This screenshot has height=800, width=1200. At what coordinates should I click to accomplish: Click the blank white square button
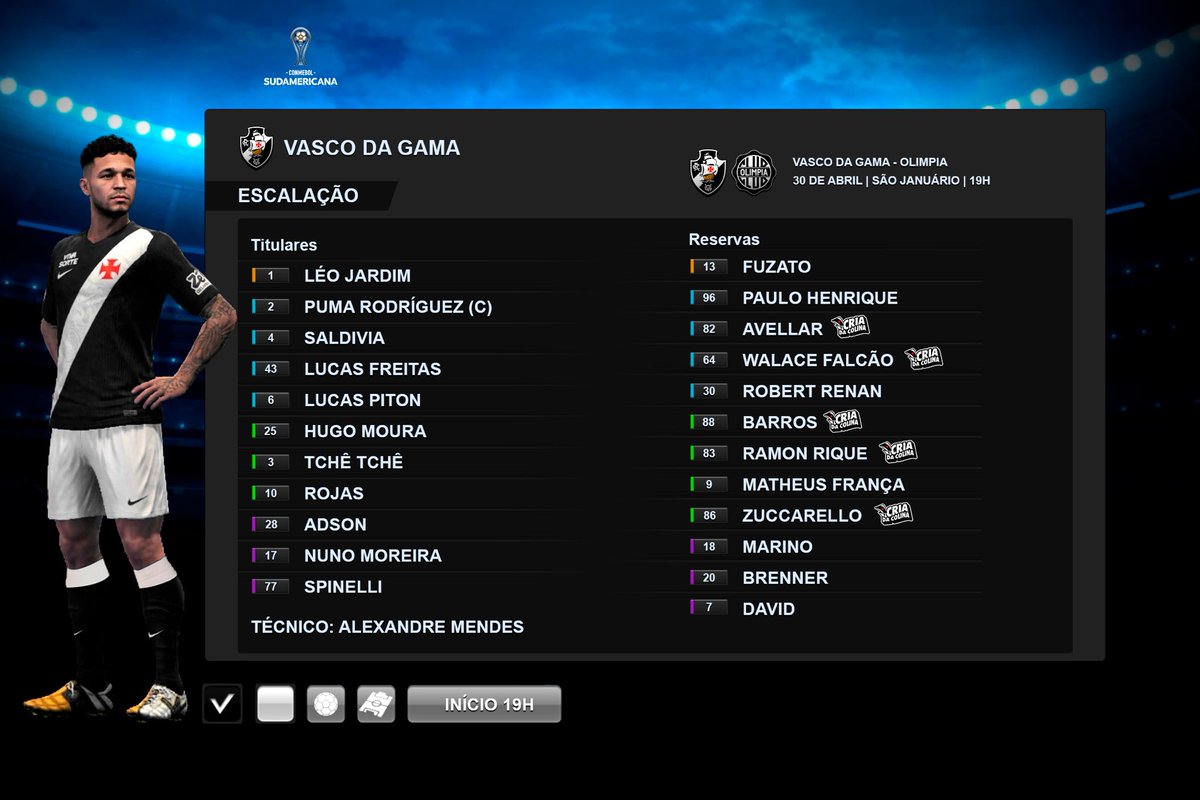(275, 704)
